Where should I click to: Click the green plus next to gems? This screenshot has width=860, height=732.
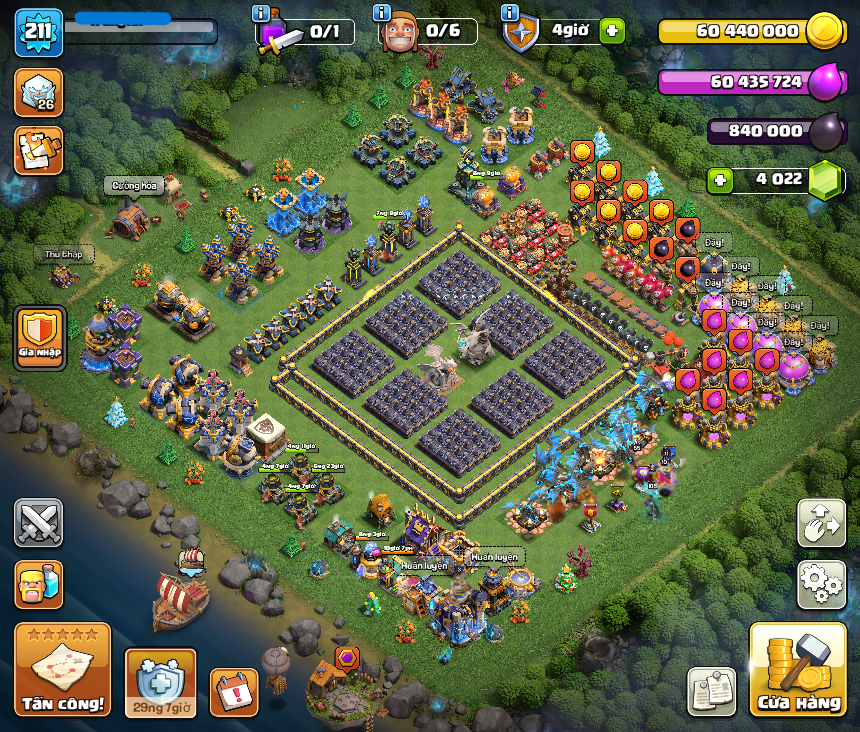pos(720,181)
